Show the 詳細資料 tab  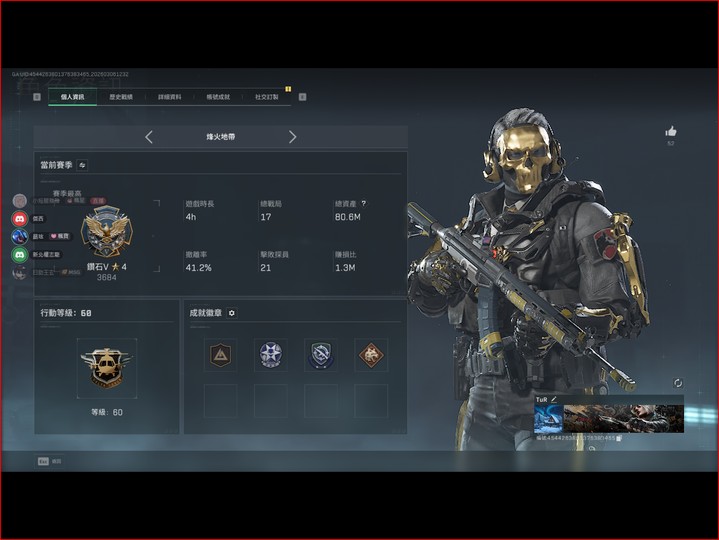coord(170,97)
